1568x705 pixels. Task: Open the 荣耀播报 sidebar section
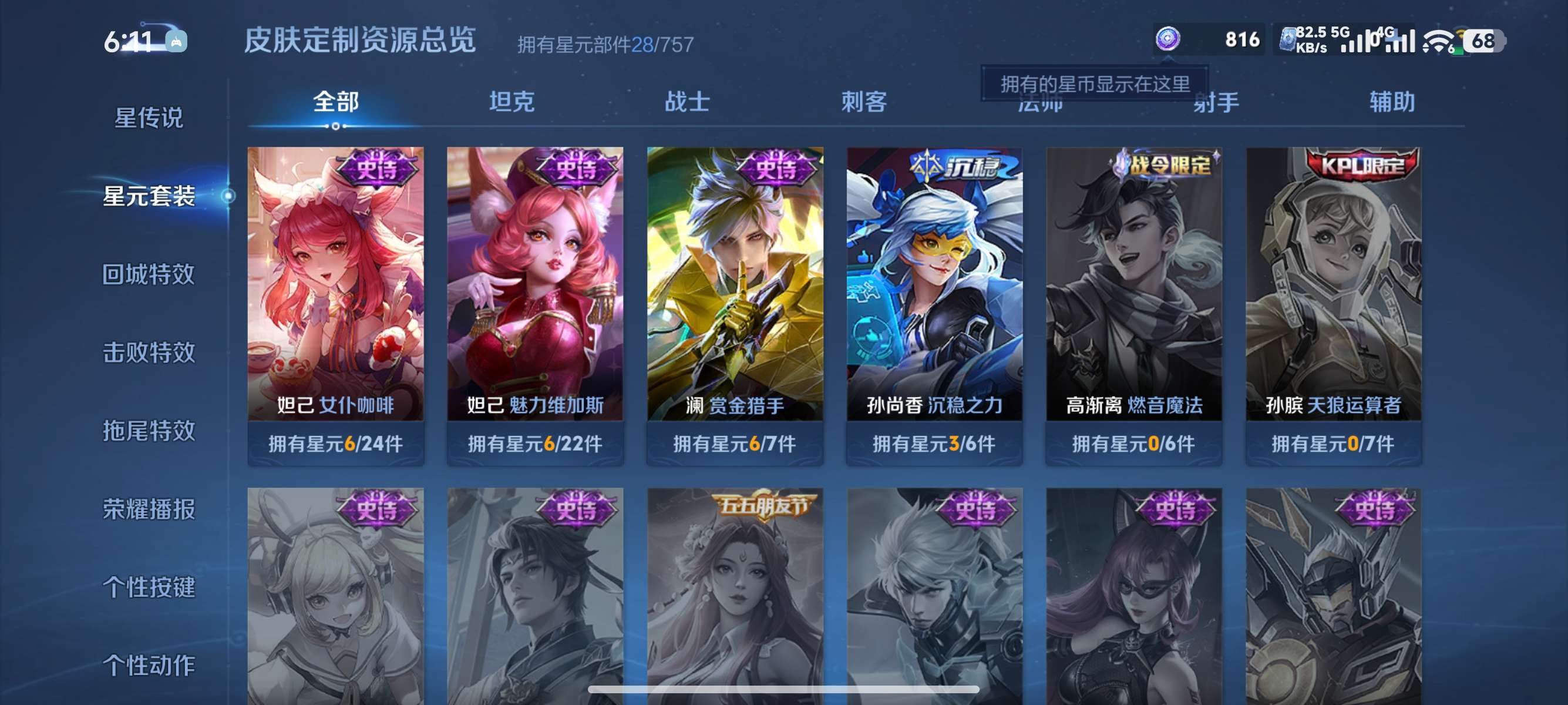click(x=149, y=510)
